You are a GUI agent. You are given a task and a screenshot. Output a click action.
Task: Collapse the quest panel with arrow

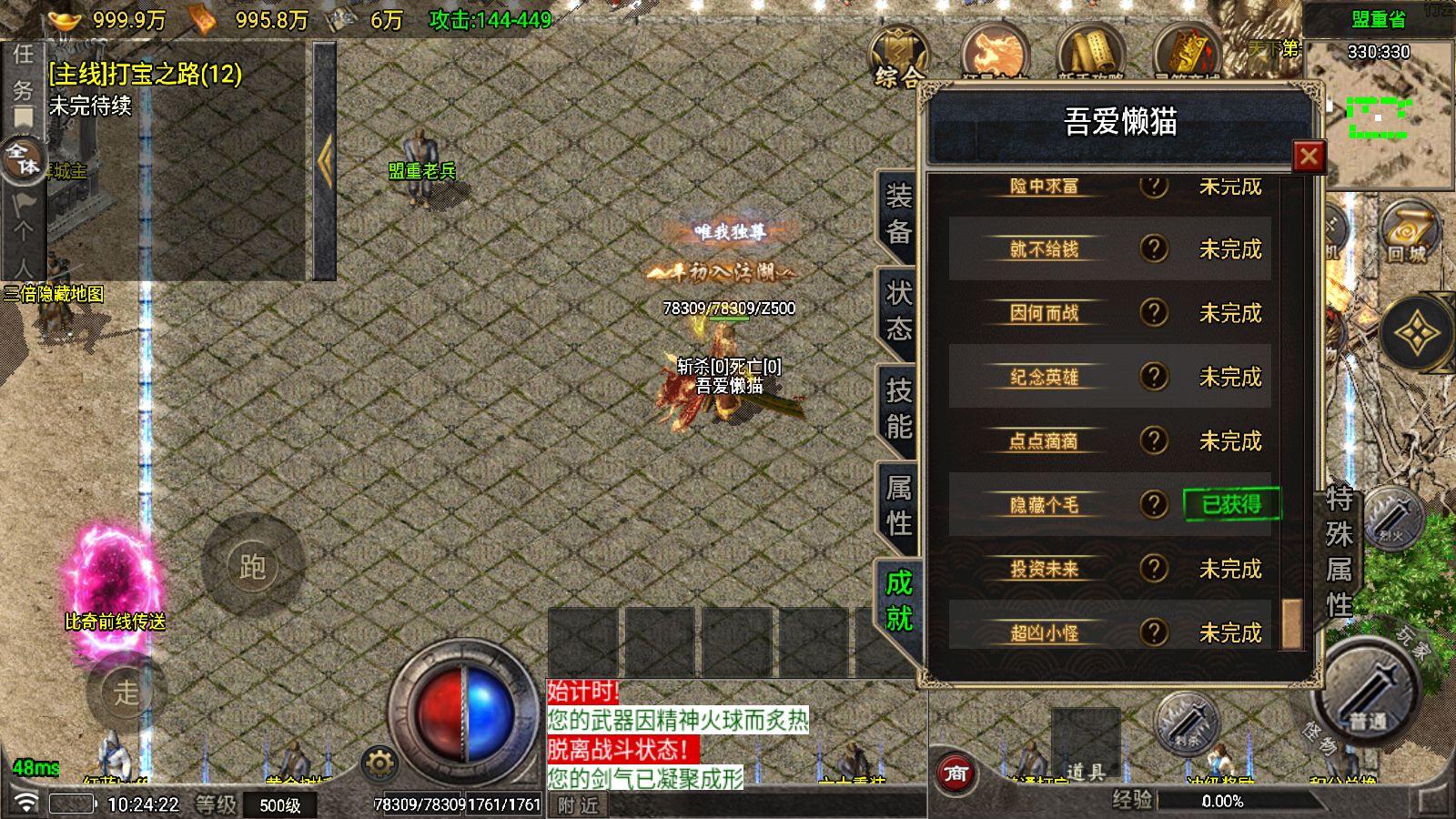click(x=325, y=161)
